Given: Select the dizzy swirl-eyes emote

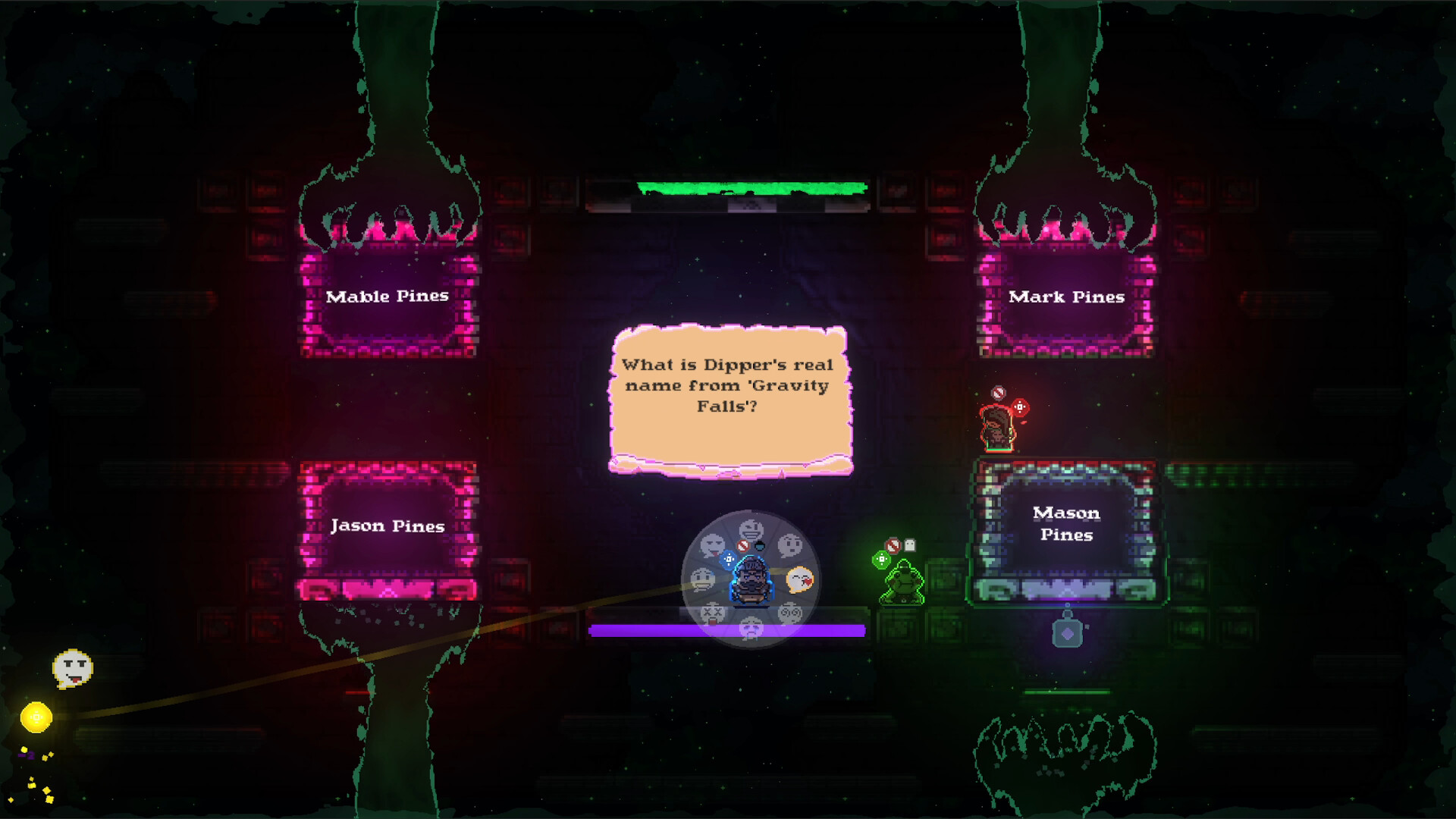Looking at the screenshot, I should 792,611.
